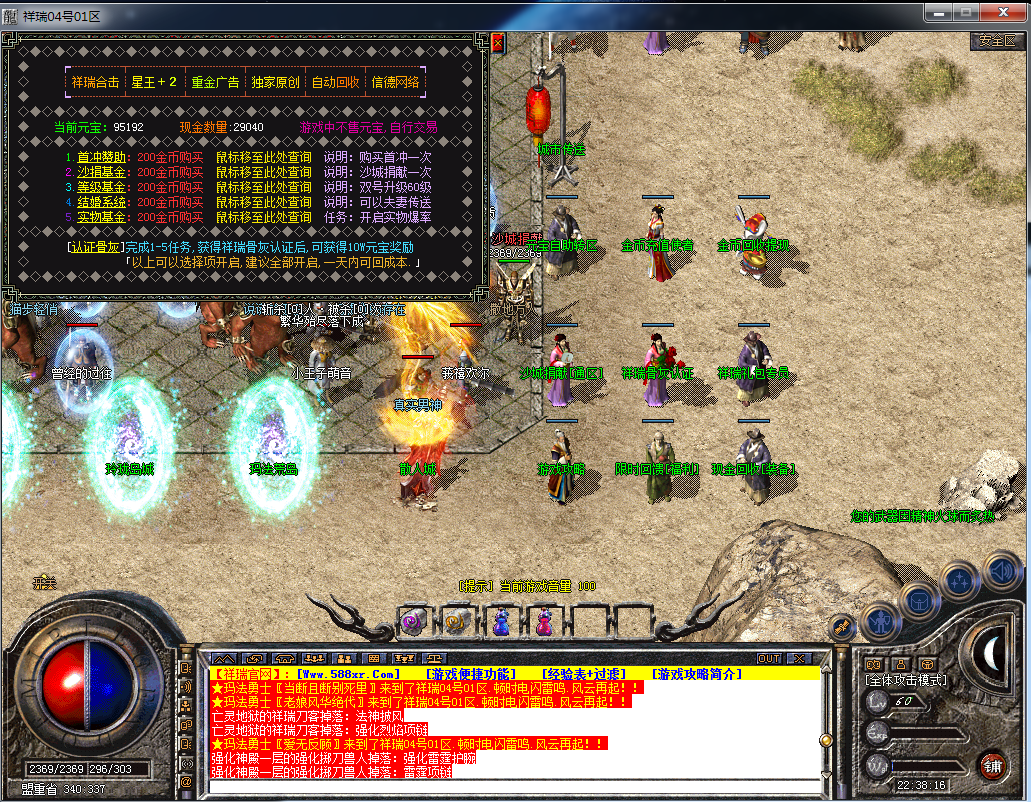1031x802 pixels.
Task: Open the bag inventory round button
Action: [919, 601]
